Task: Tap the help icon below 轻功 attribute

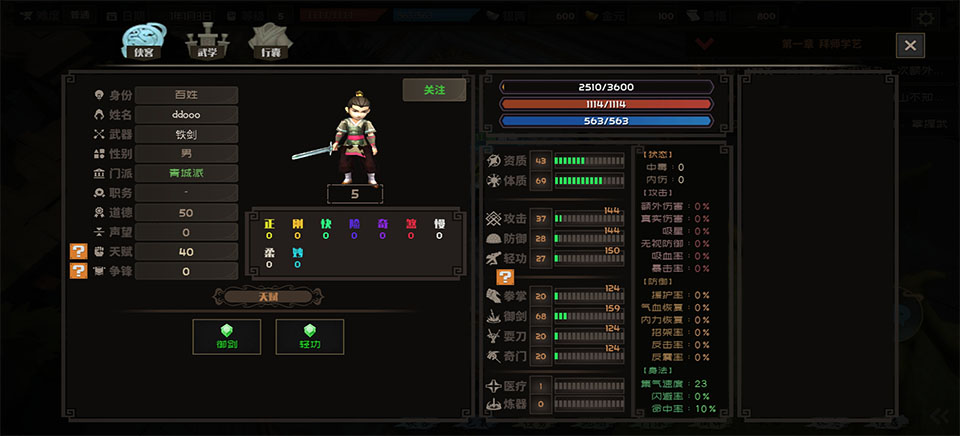Action: click(506, 277)
